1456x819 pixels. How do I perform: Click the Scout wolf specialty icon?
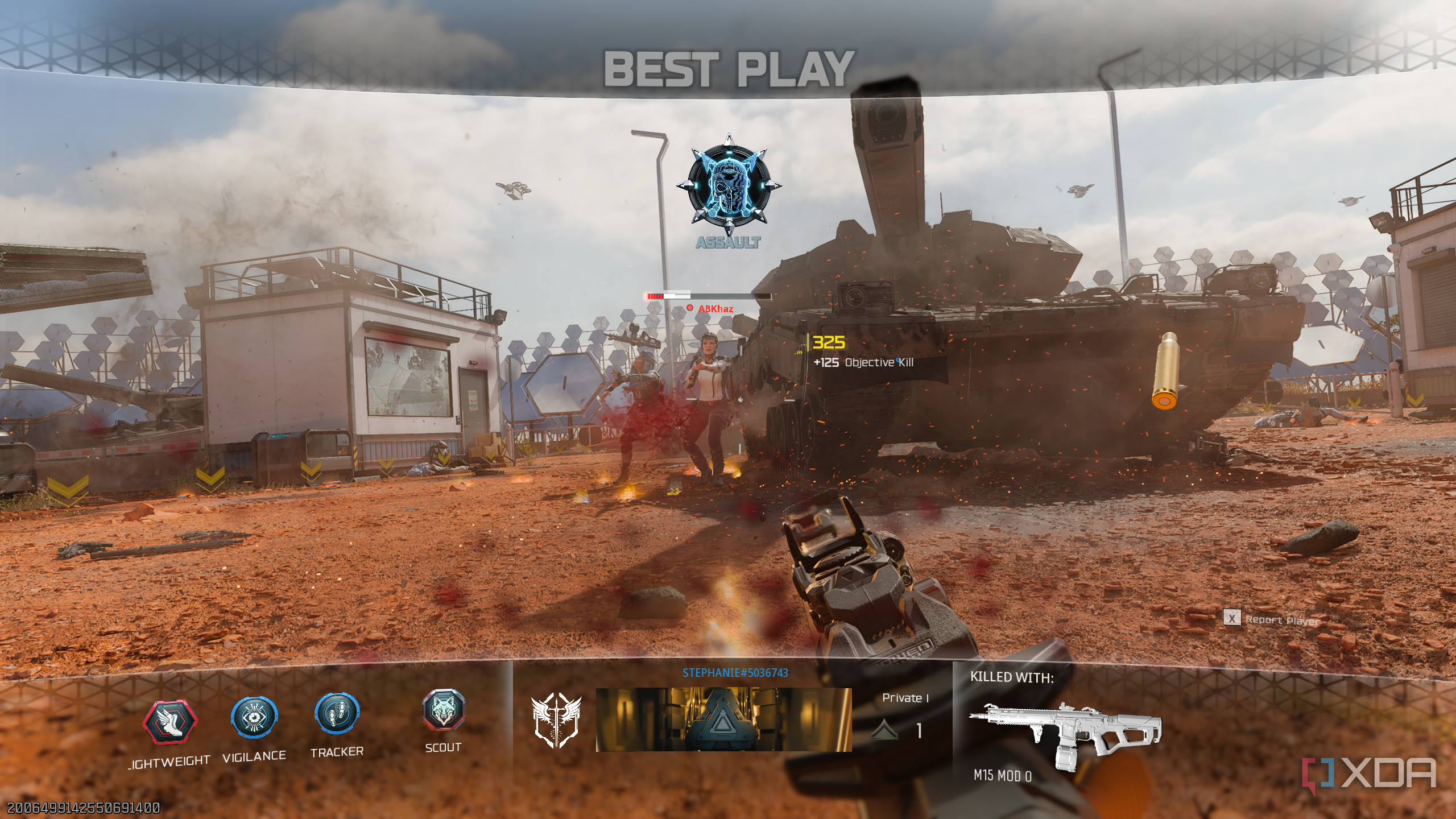pyautogui.click(x=444, y=710)
